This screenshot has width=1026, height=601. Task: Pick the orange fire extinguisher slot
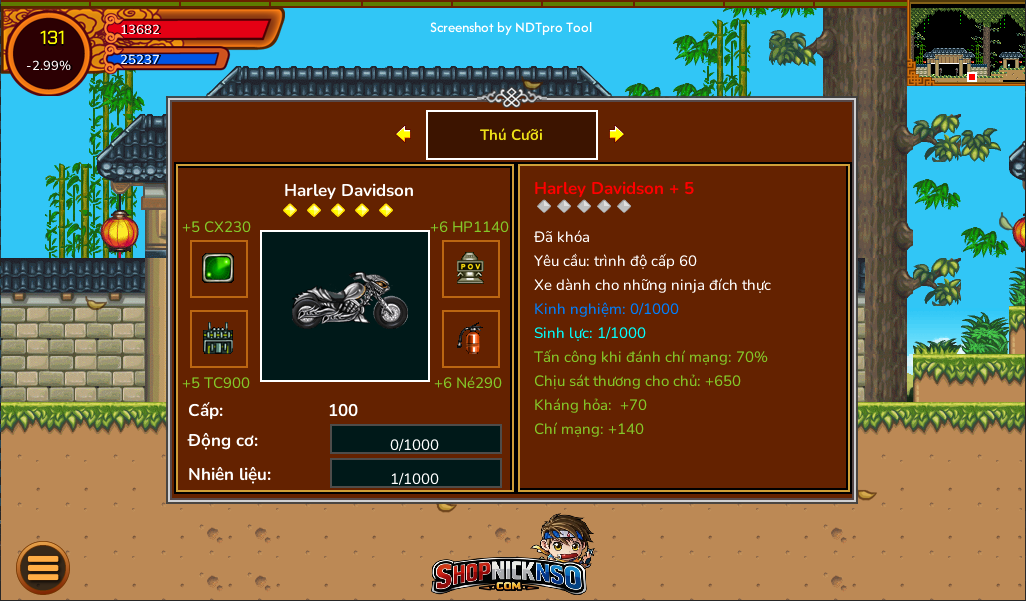pos(471,339)
